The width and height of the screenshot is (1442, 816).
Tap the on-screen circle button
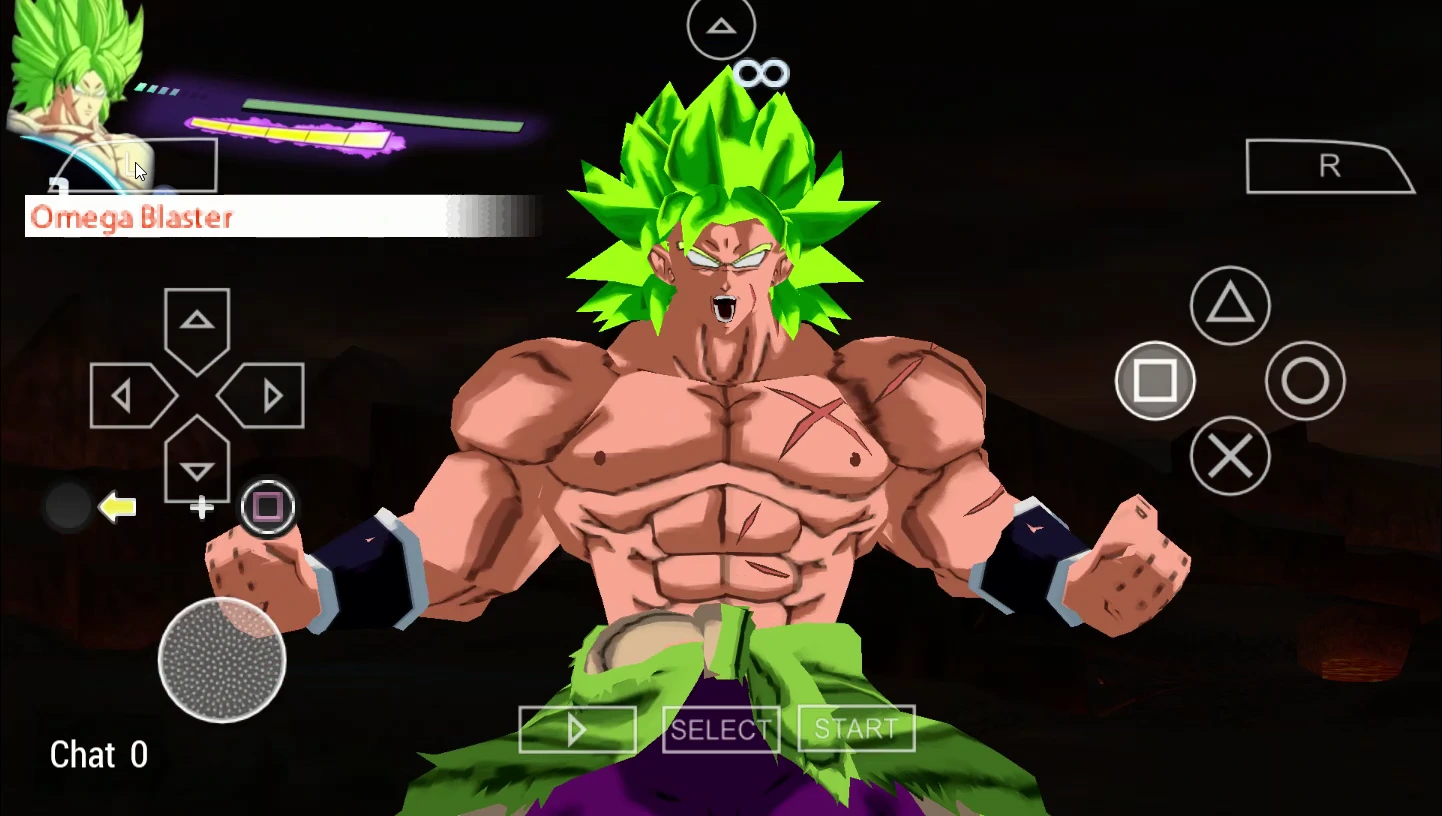coord(1305,380)
